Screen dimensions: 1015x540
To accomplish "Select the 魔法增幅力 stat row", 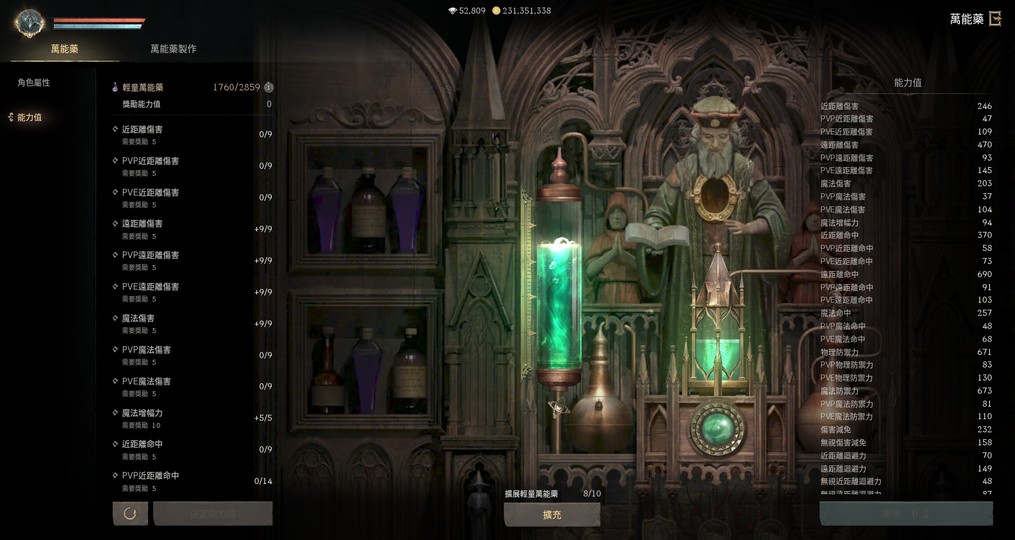I will (190, 418).
